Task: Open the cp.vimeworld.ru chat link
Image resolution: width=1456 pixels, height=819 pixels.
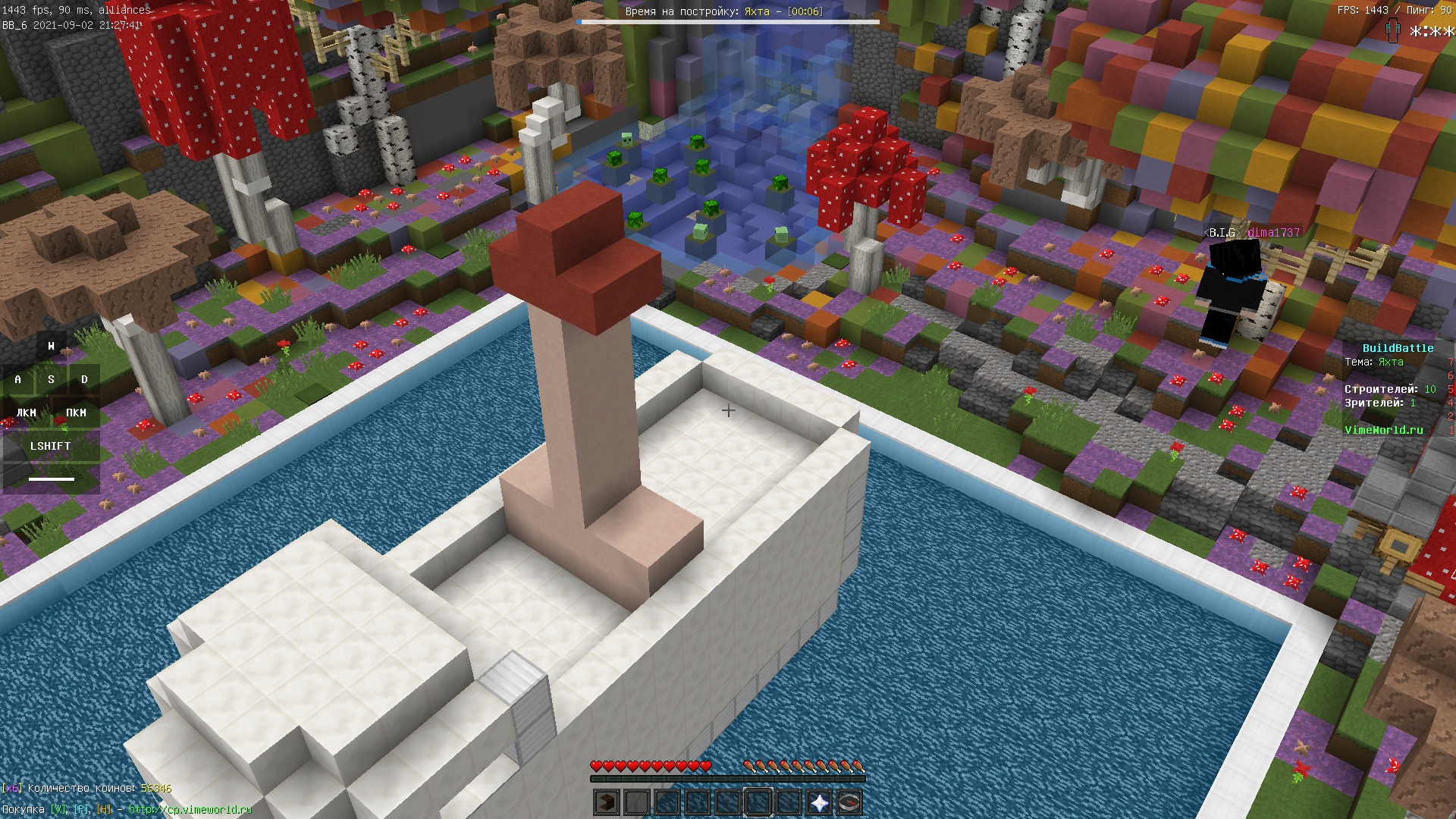Action: (x=190, y=809)
